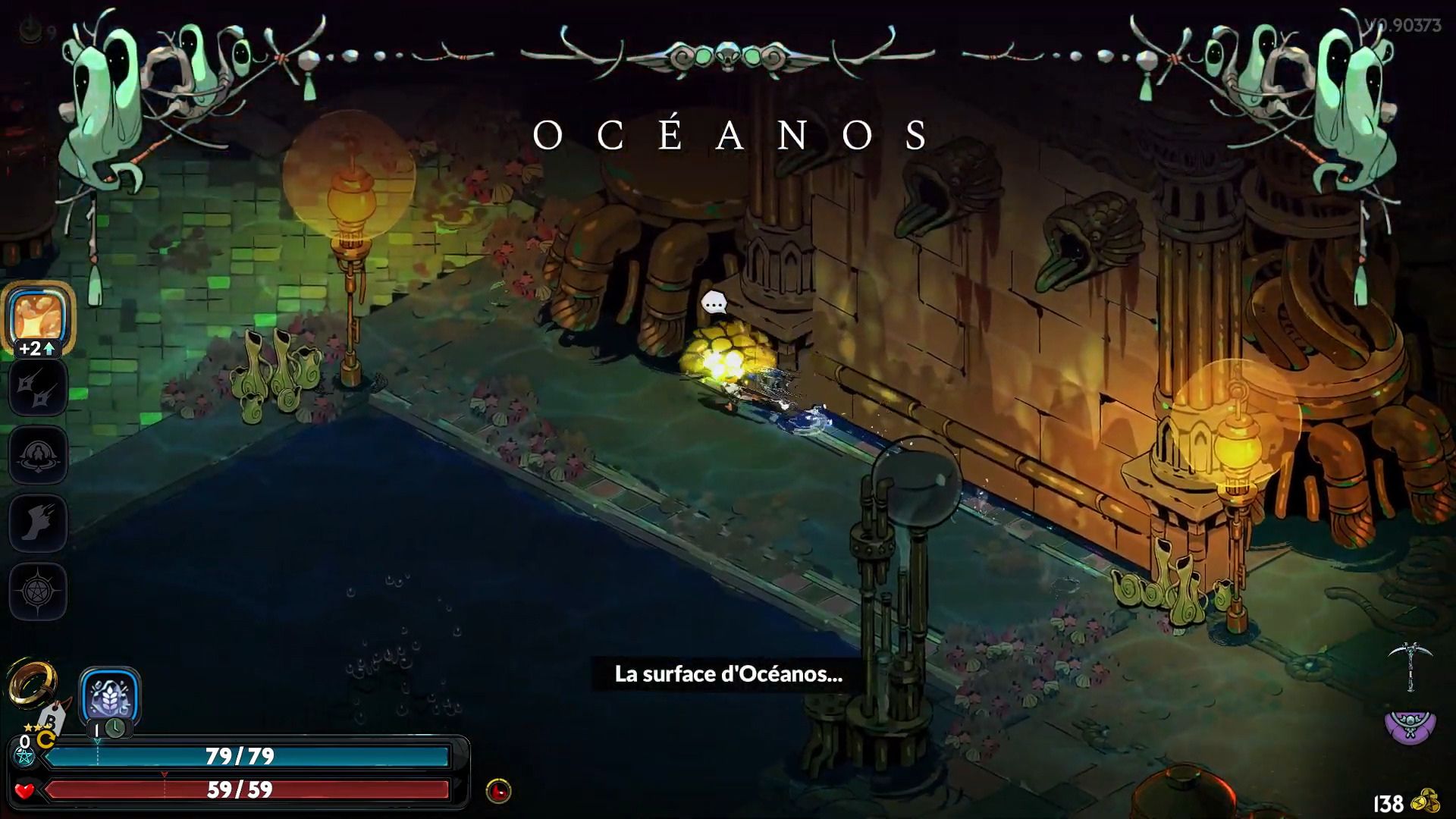Viewport: 1456px width, 819px height.
Task: Click the red Death Defiance token
Action: click(x=498, y=791)
